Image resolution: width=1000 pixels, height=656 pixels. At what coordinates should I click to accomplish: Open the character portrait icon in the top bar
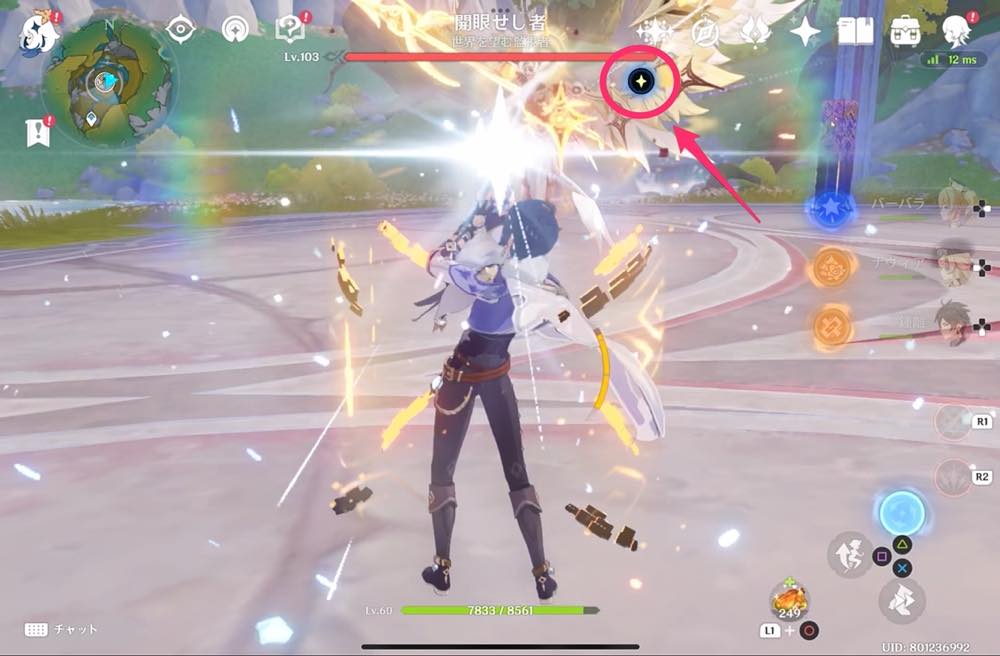pos(957,32)
